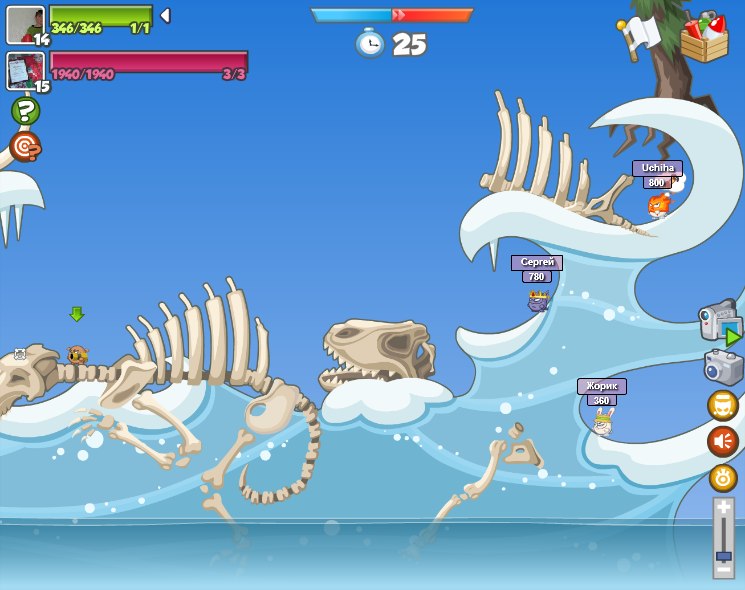Click the target hint icon
The height and width of the screenshot is (590, 745).
[x=25, y=147]
